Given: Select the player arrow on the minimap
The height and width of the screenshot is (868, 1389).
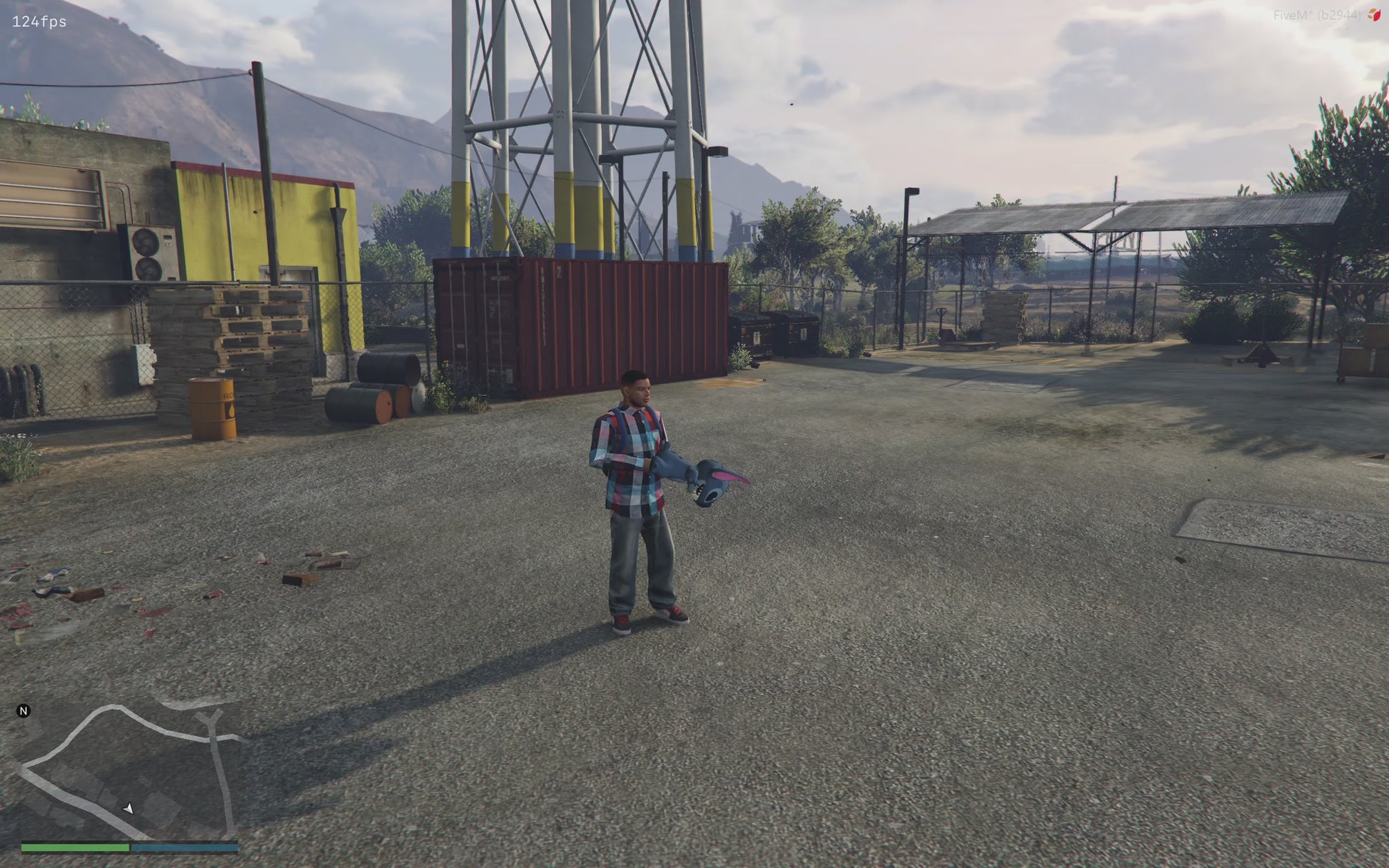Looking at the screenshot, I should 128,808.
